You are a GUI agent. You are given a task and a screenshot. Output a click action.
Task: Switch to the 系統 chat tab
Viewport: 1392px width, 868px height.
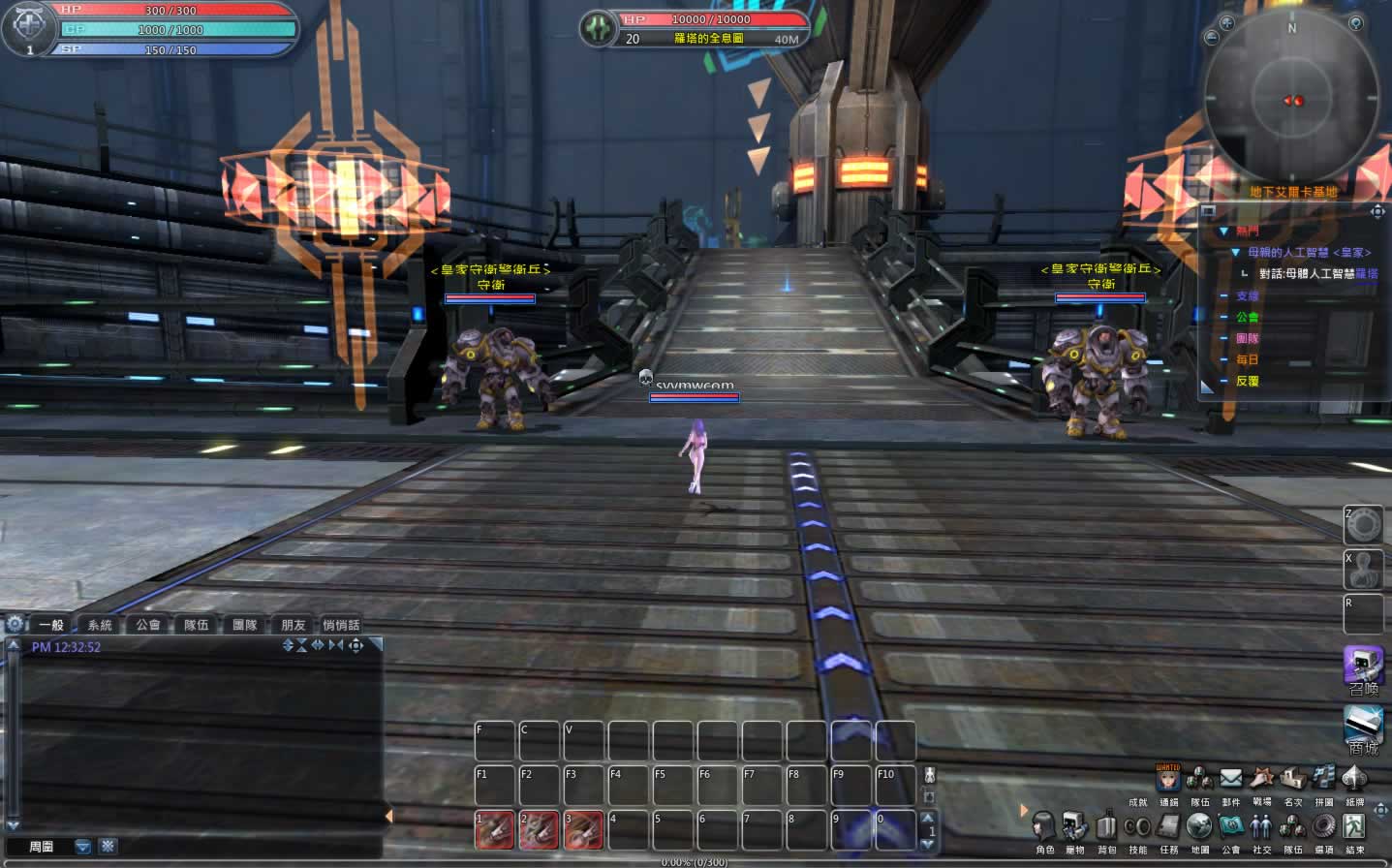pyautogui.click(x=100, y=625)
